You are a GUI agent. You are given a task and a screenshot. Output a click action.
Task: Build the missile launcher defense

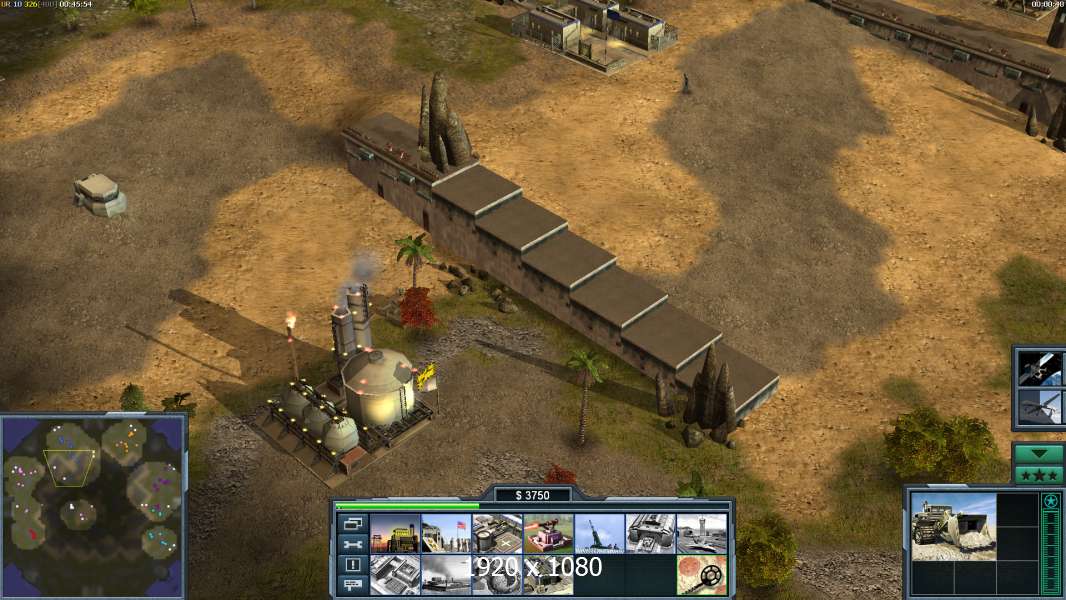click(599, 534)
